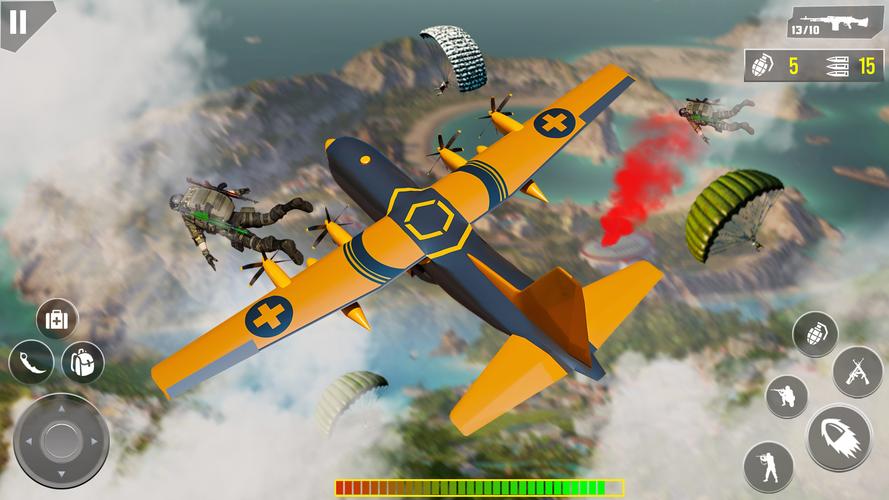This screenshot has width=889, height=500.
Task: Open the backpack inventory
Action: pos(83,362)
